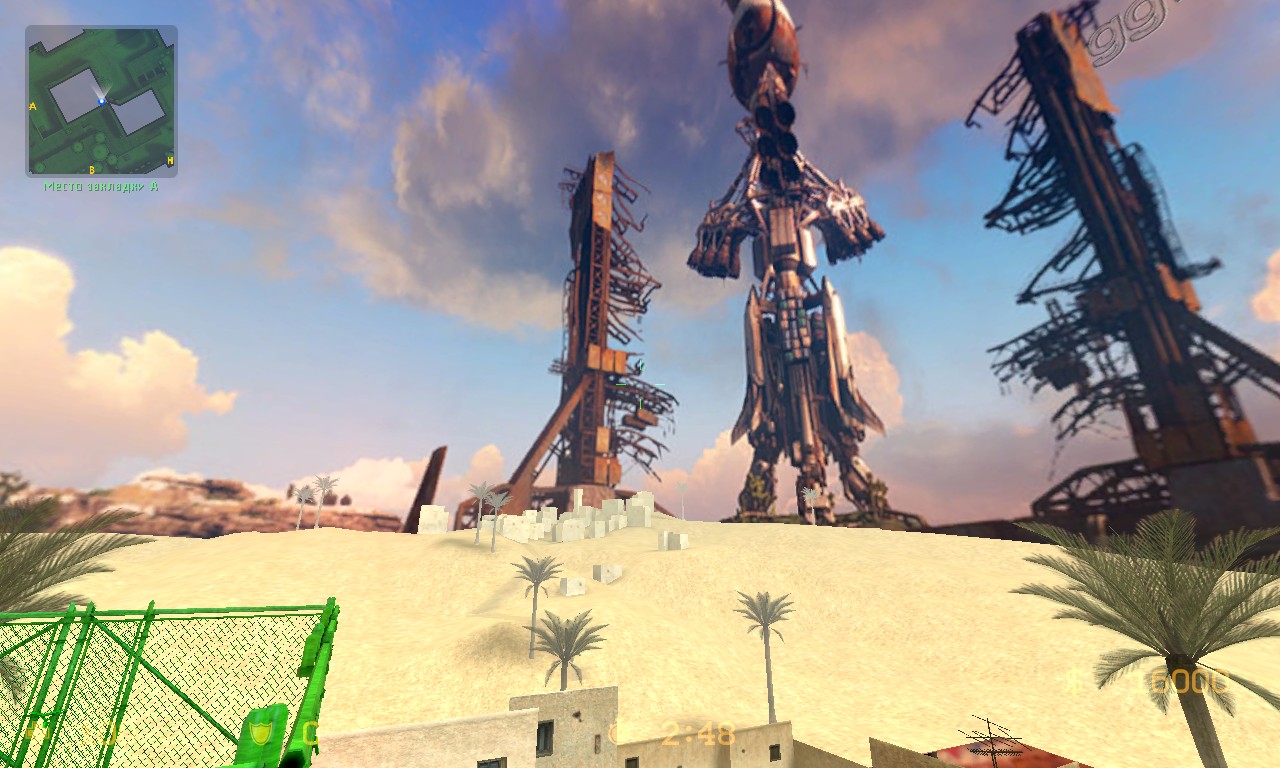Select bombsite A marker on radar
The width and height of the screenshot is (1280, 768).
(33, 106)
